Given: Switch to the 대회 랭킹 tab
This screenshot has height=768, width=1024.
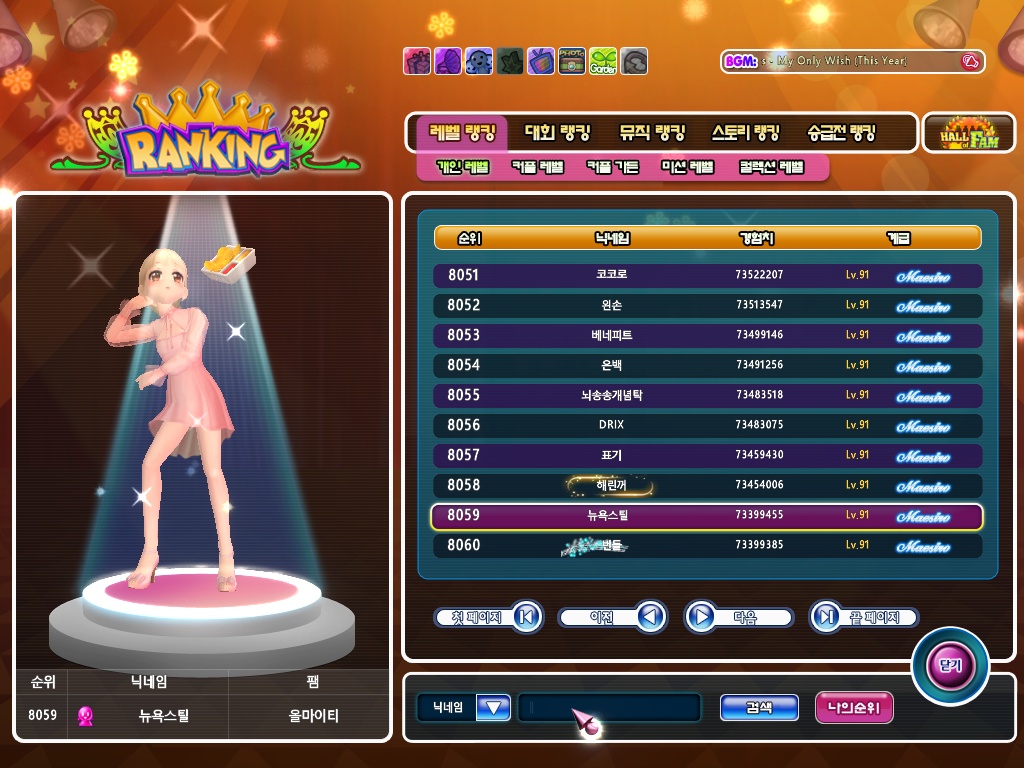Looking at the screenshot, I should [x=557, y=133].
